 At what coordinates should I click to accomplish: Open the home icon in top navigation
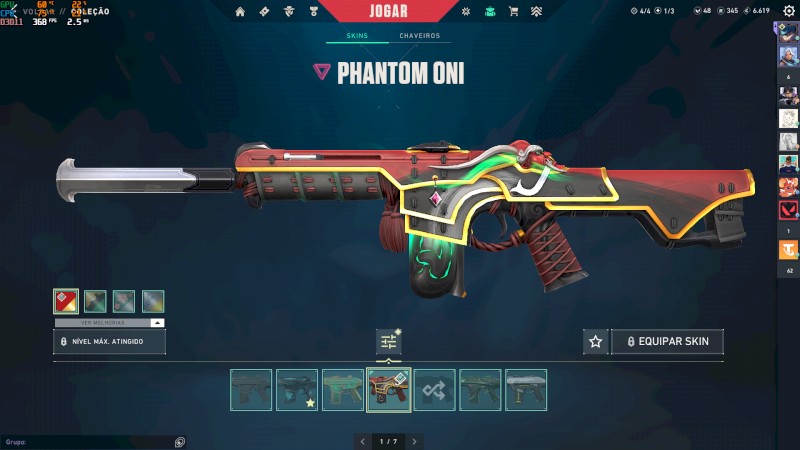(x=240, y=11)
